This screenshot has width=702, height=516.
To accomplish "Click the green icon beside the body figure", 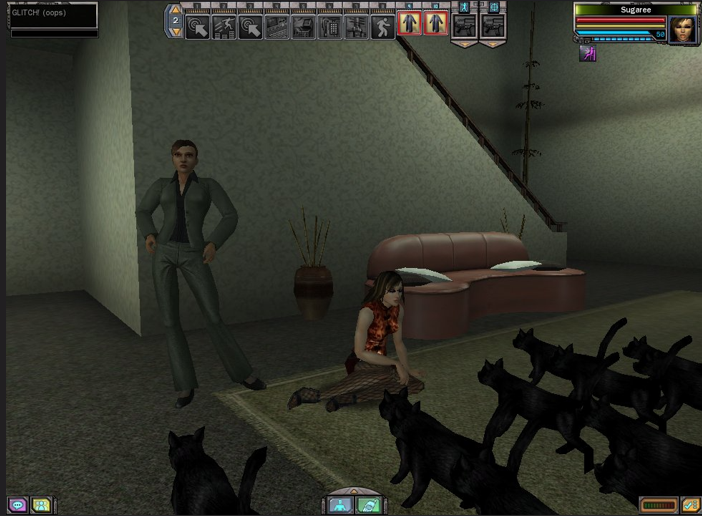I will coord(368,505).
